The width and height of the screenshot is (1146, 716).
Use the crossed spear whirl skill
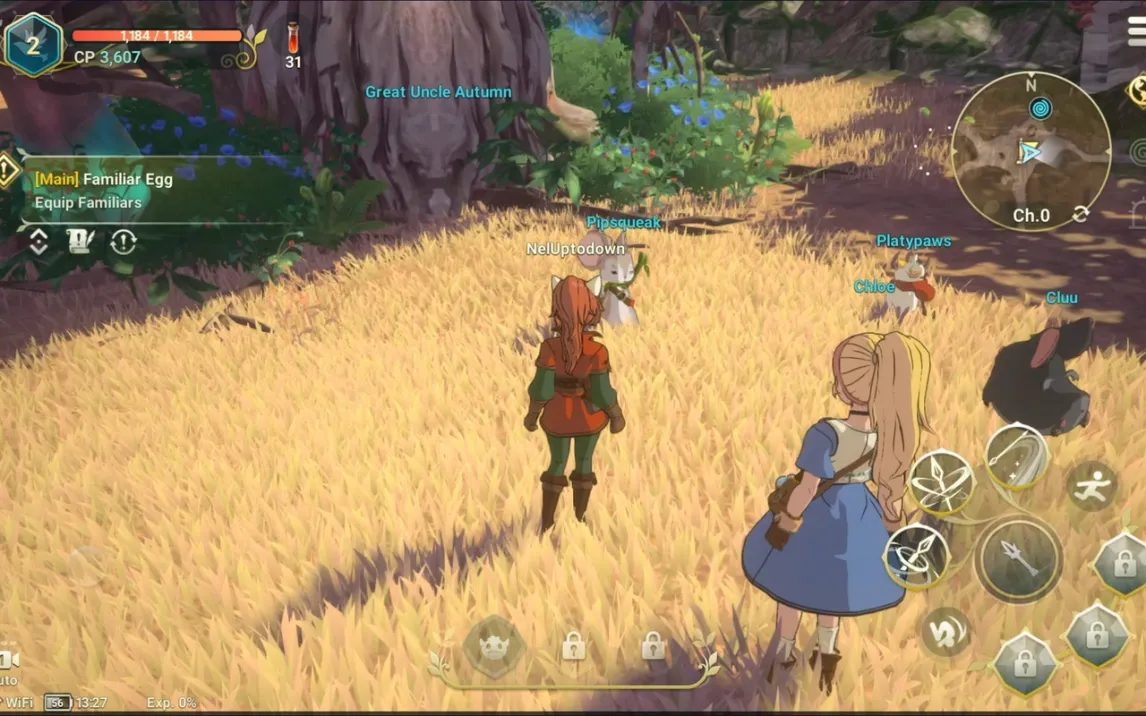[941, 482]
